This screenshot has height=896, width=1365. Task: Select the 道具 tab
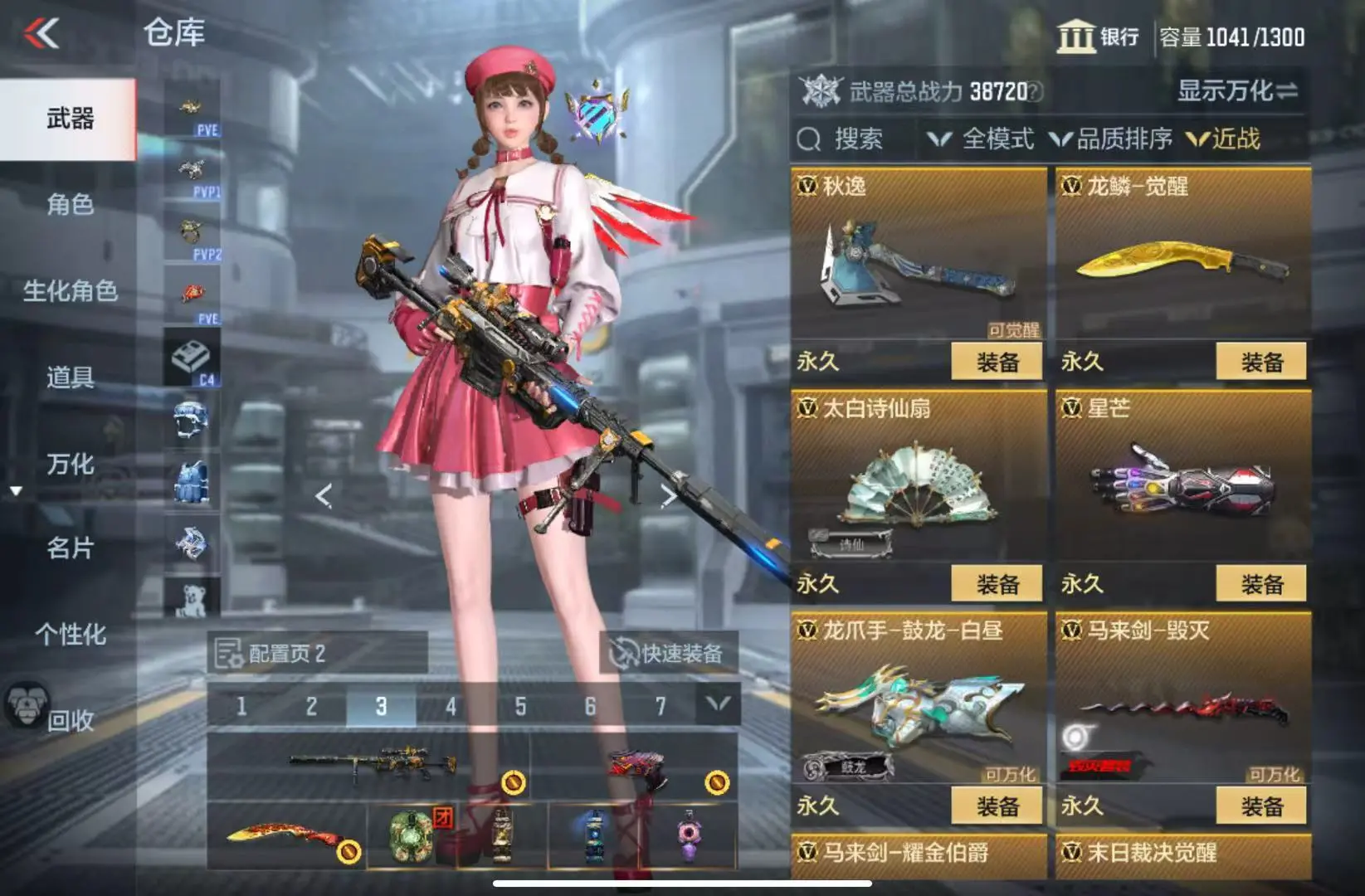pyautogui.click(x=70, y=377)
